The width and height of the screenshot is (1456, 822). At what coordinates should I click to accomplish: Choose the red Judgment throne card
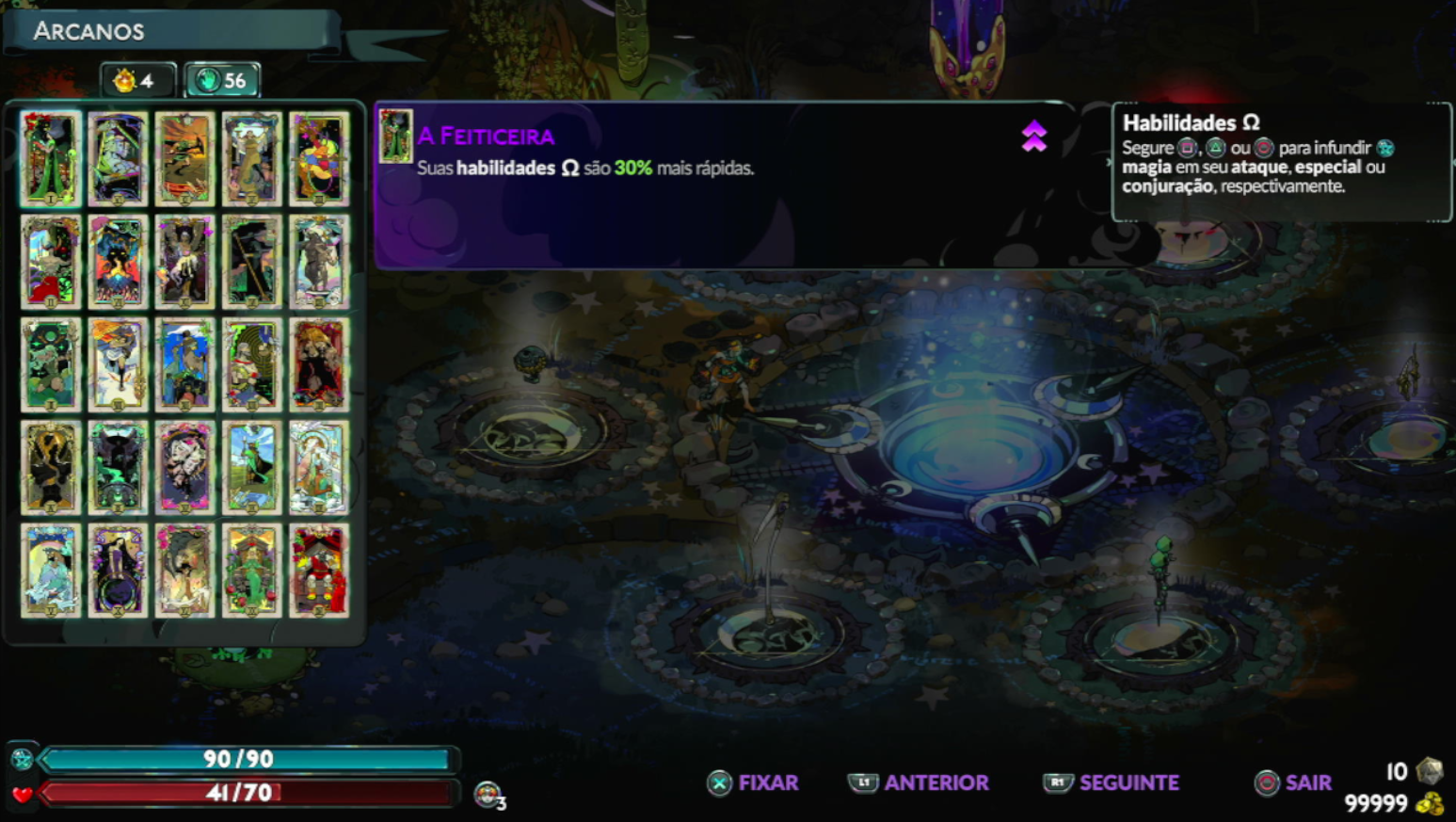coord(319,571)
